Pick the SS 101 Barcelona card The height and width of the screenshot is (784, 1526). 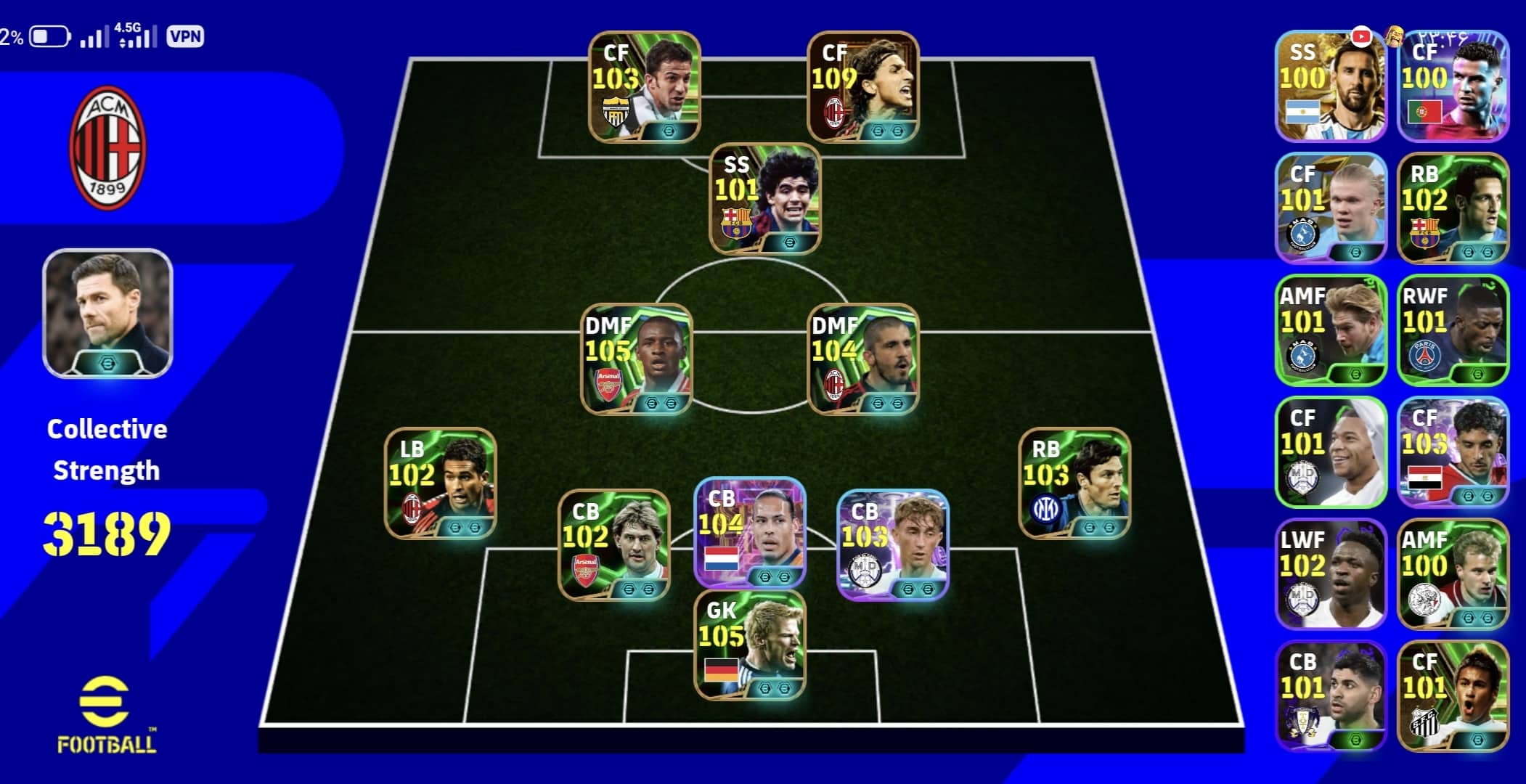coord(764,198)
